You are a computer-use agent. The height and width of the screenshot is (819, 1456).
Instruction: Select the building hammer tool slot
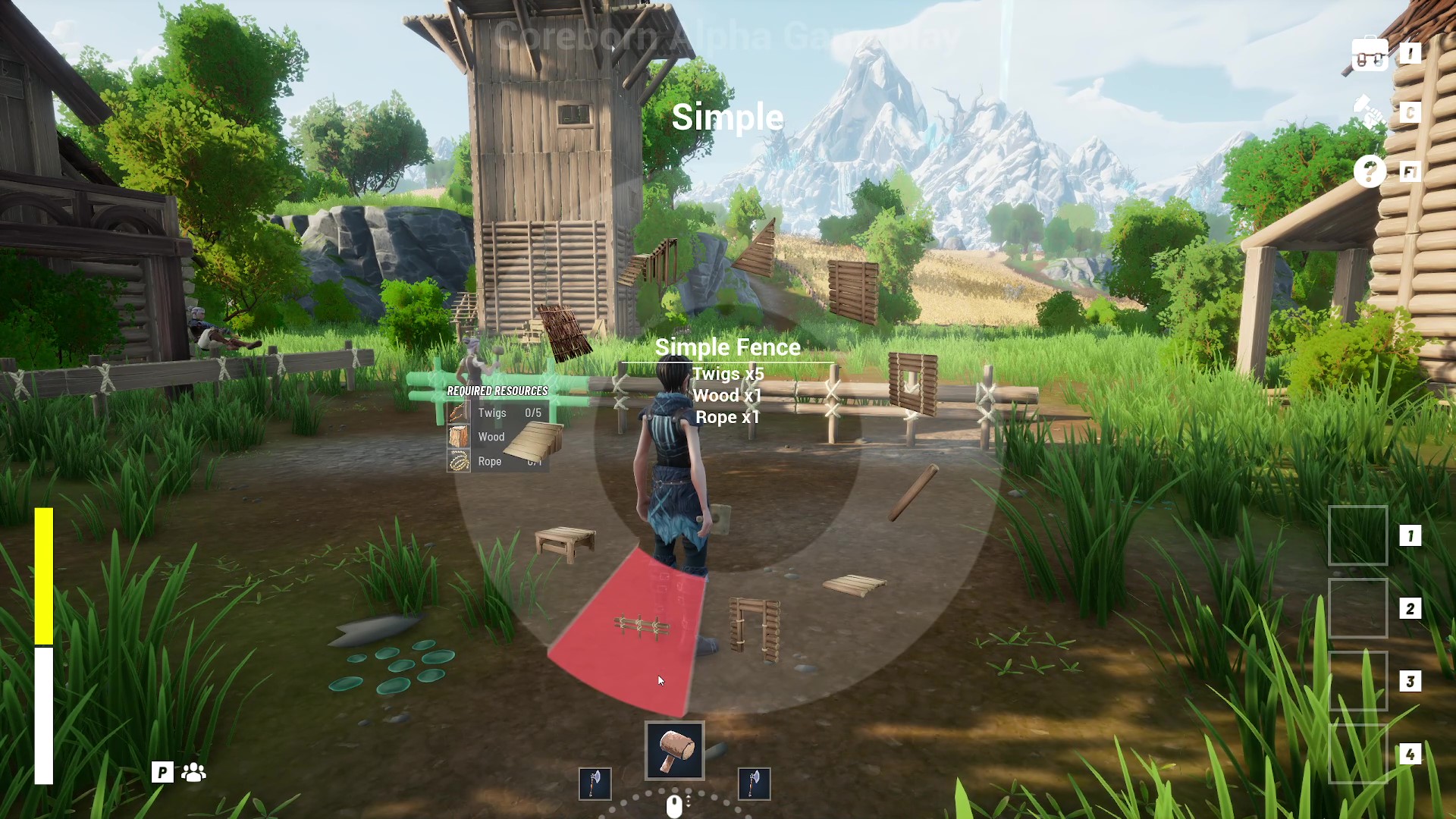(x=674, y=750)
